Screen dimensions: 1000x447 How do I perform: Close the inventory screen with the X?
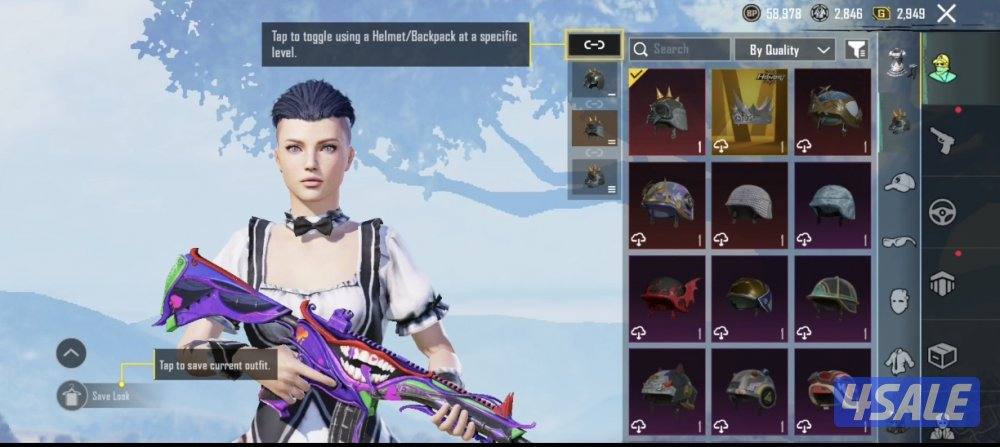pos(946,13)
